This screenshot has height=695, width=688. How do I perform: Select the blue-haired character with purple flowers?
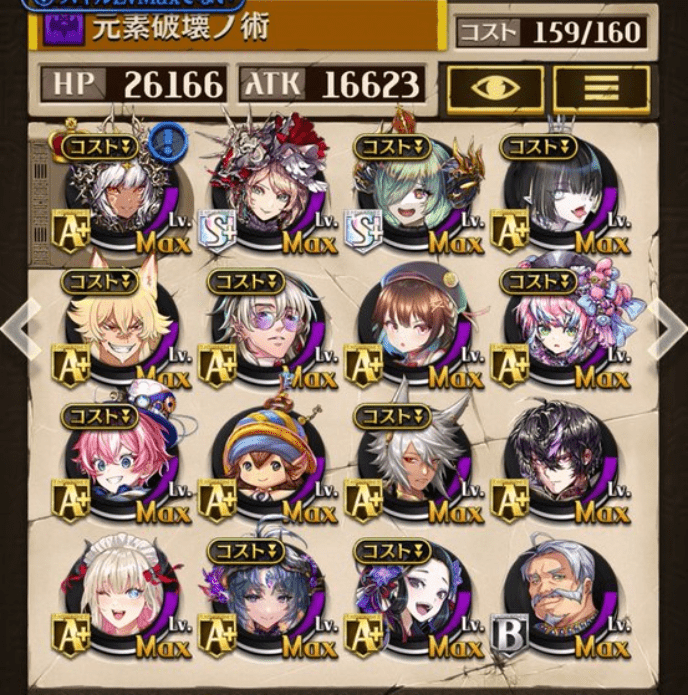265,593
